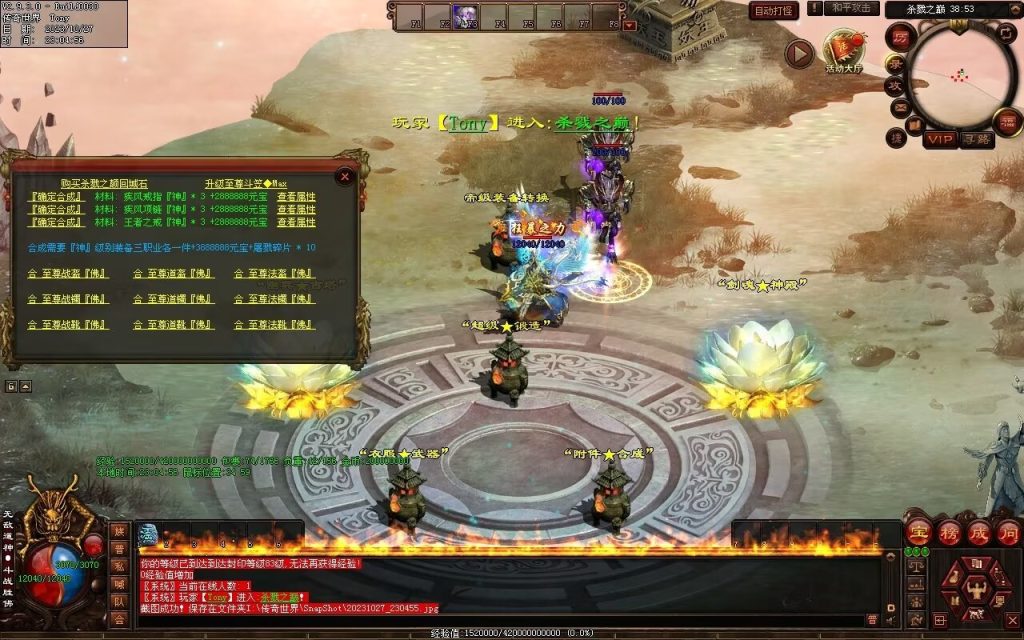Viewport: 1024px width, 640px height.
Task: Open the 榜 ranking button
Action: pos(948,530)
